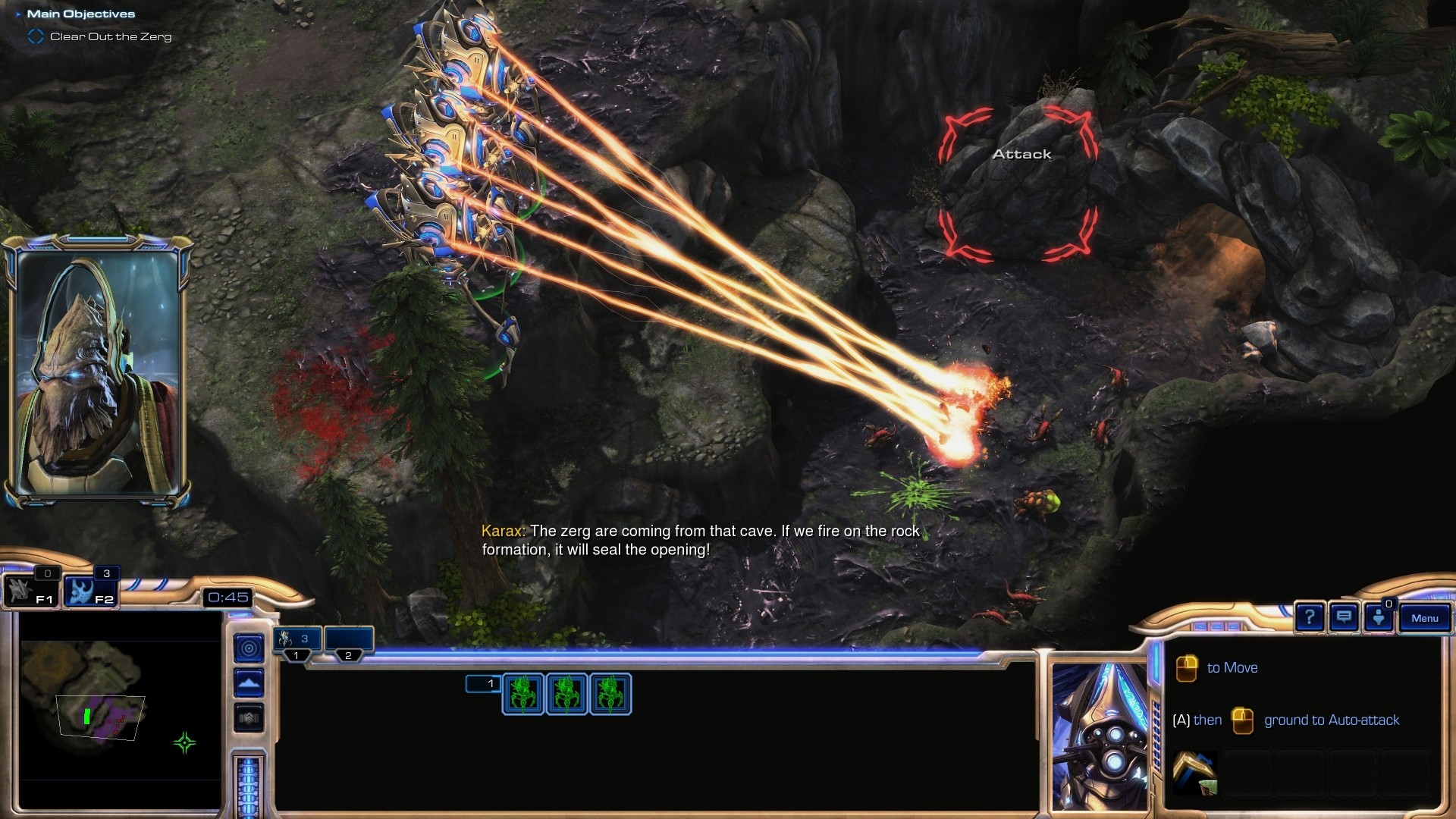Image resolution: width=1456 pixels, height=819 pixels.
Task: Click Karax's transmission portrait
Action: [97, 372]
